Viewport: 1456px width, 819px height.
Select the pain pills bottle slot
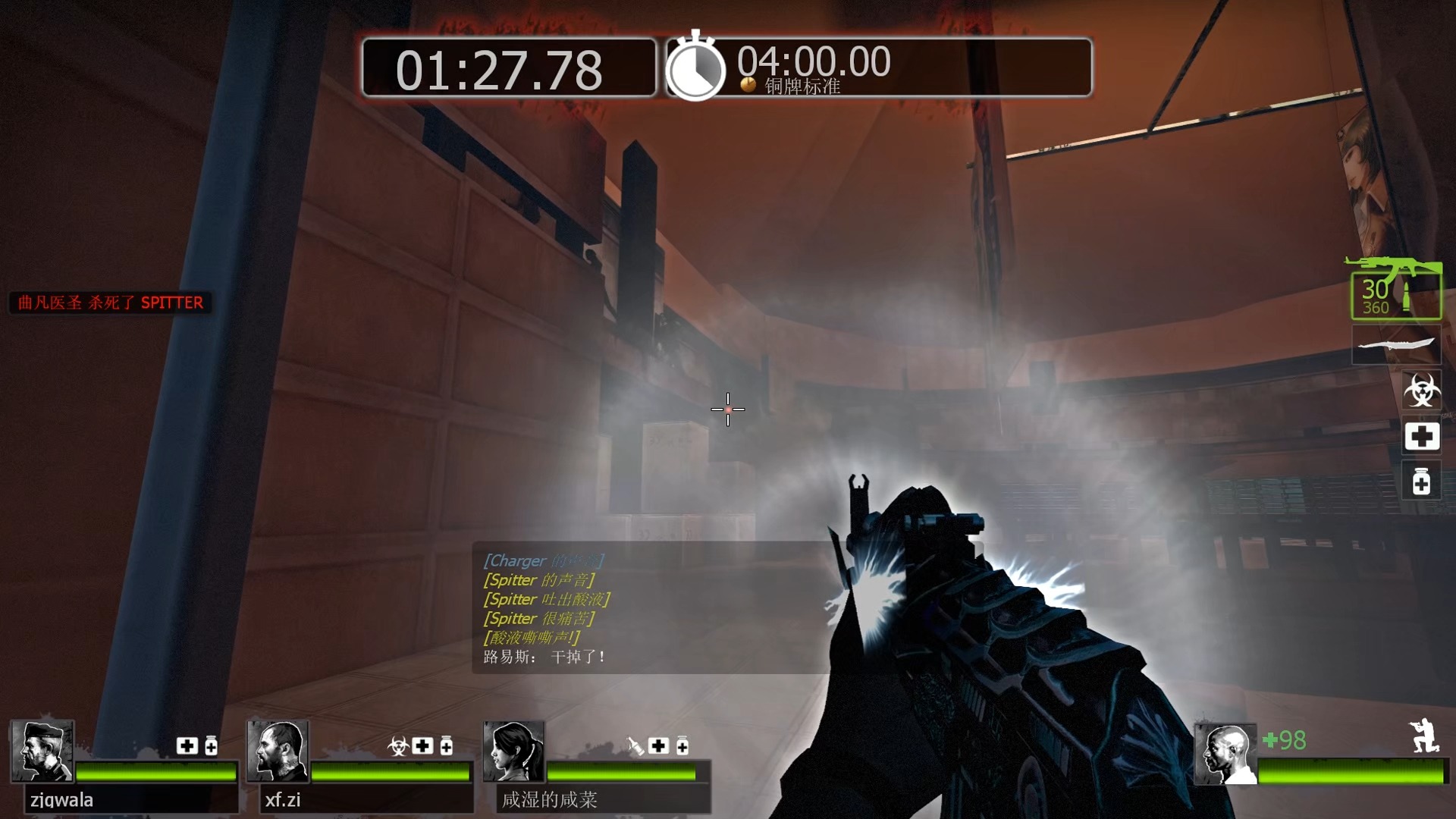tap(1421, 482)
